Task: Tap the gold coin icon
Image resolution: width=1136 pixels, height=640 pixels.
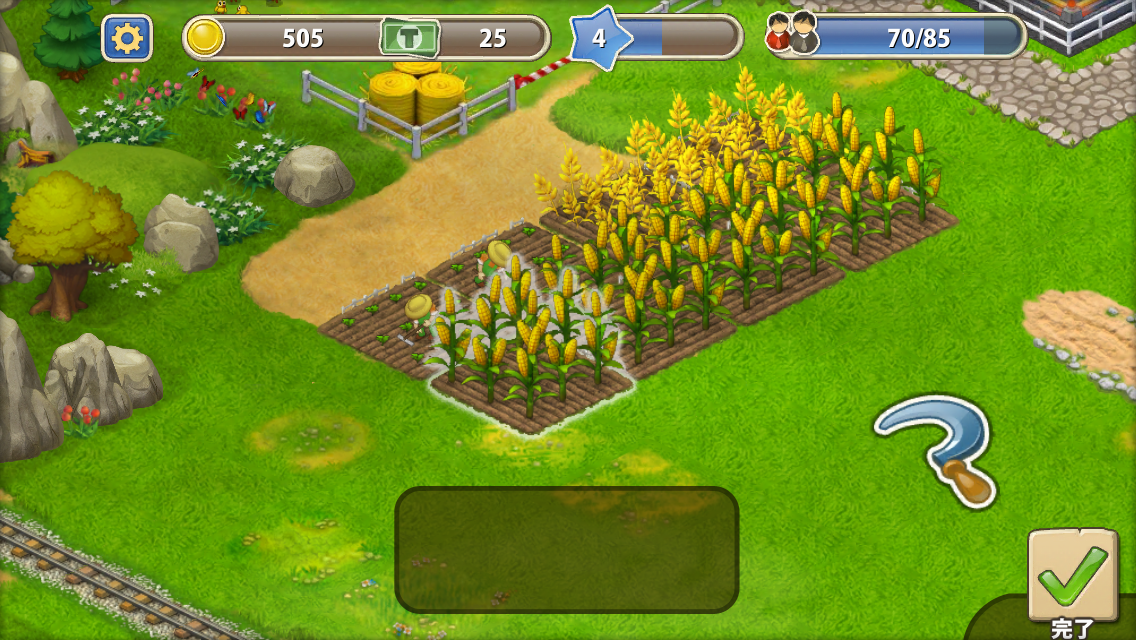Action: (x=205, y=39)
